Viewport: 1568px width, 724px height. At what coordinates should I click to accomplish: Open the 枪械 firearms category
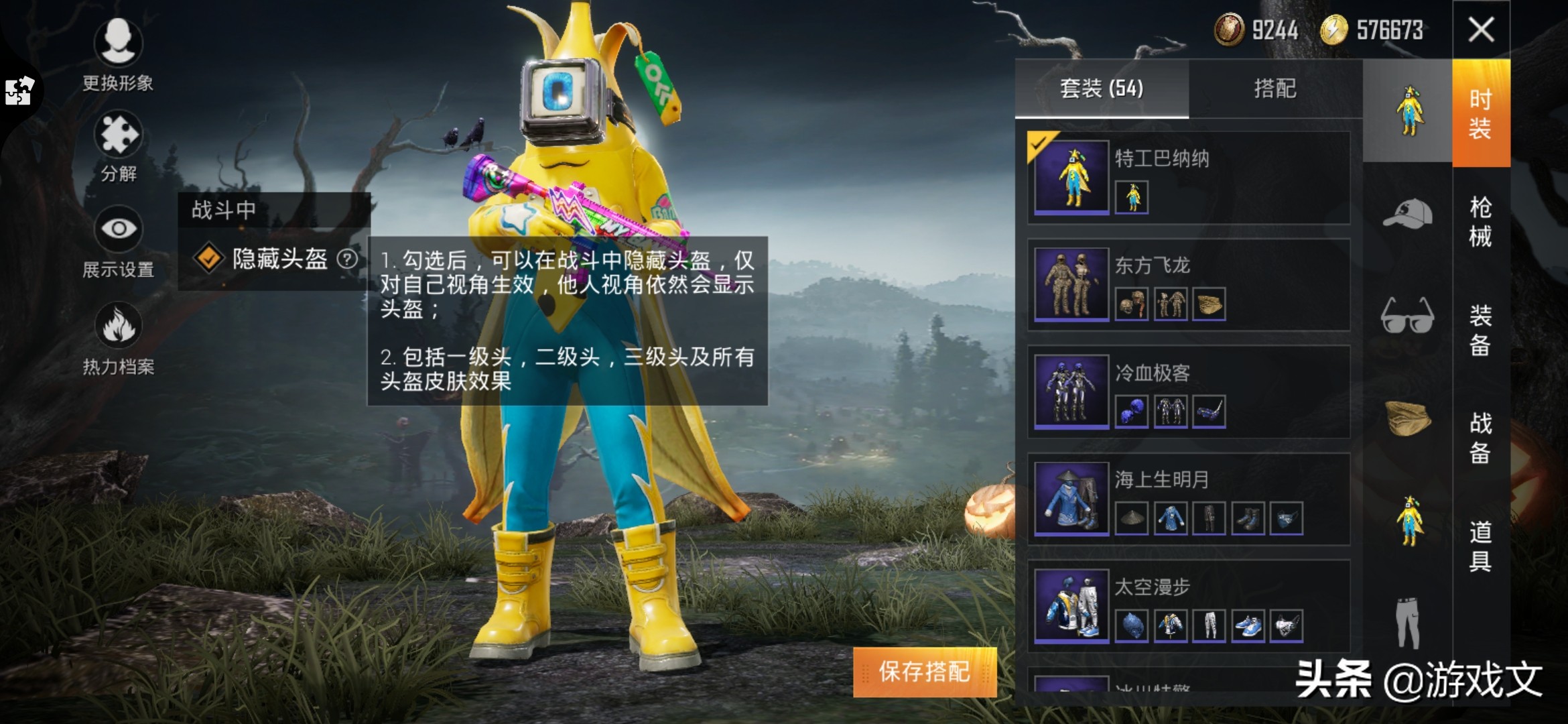pyautogui.click(x=1480, y=221)
